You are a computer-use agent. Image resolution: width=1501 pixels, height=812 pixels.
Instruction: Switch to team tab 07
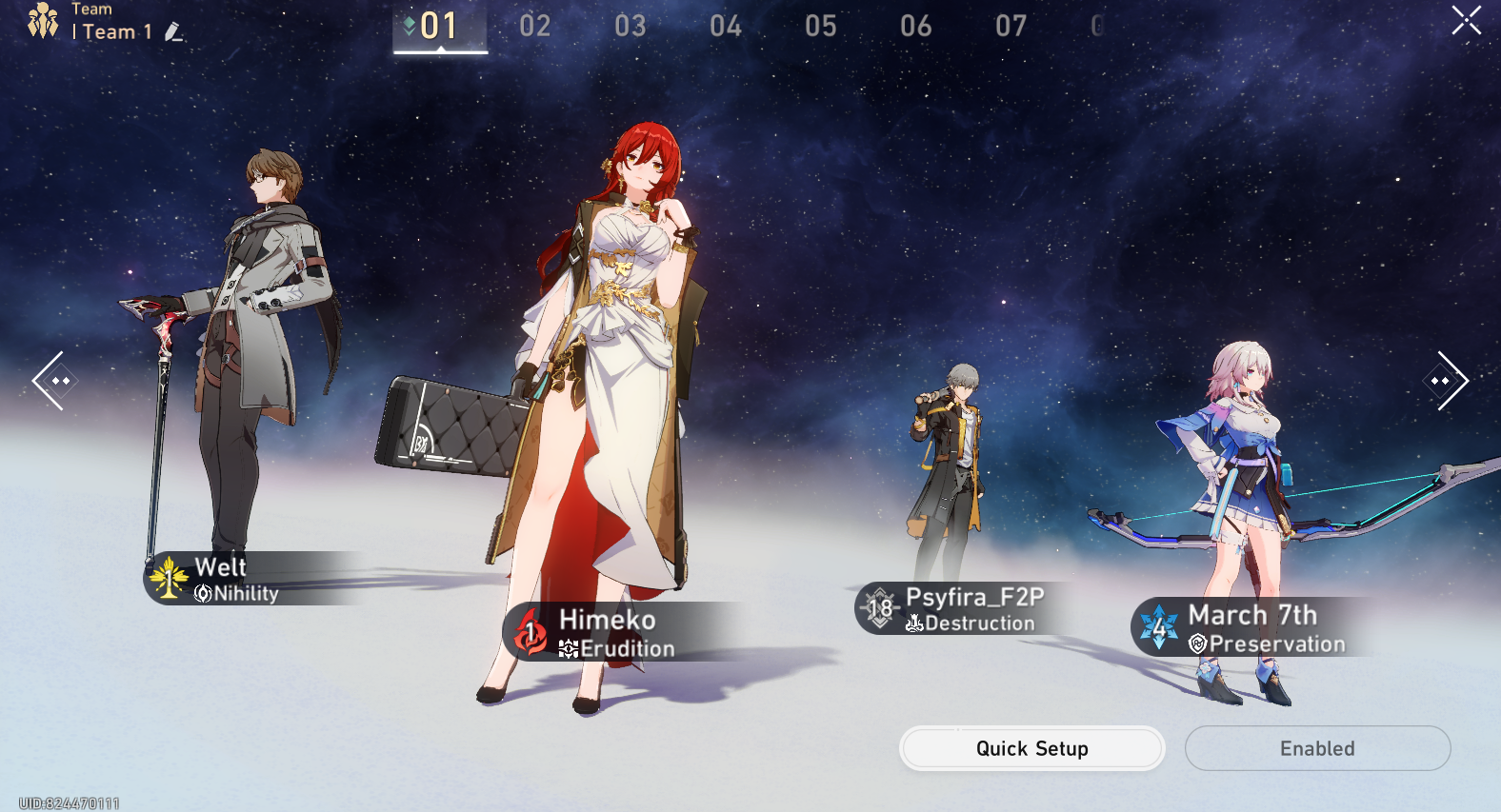point(1011,26)
